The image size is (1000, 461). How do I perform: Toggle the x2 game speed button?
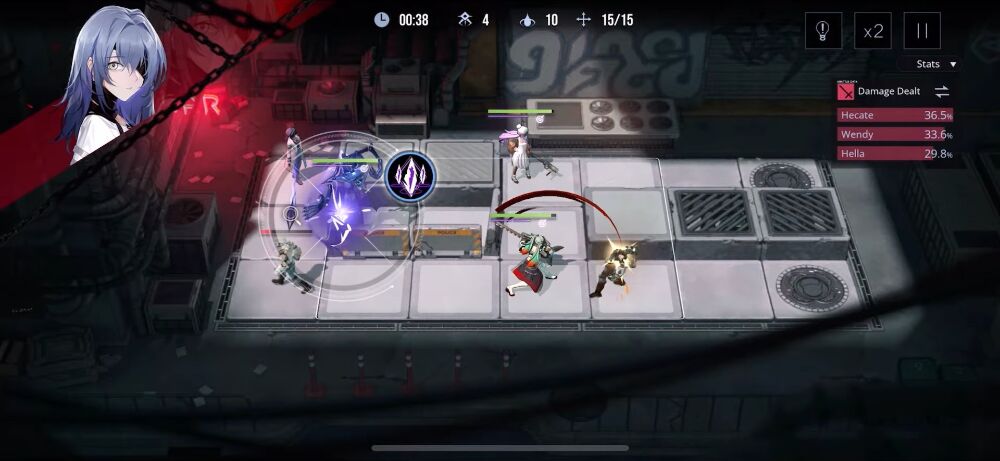click(x=874, y=31)
